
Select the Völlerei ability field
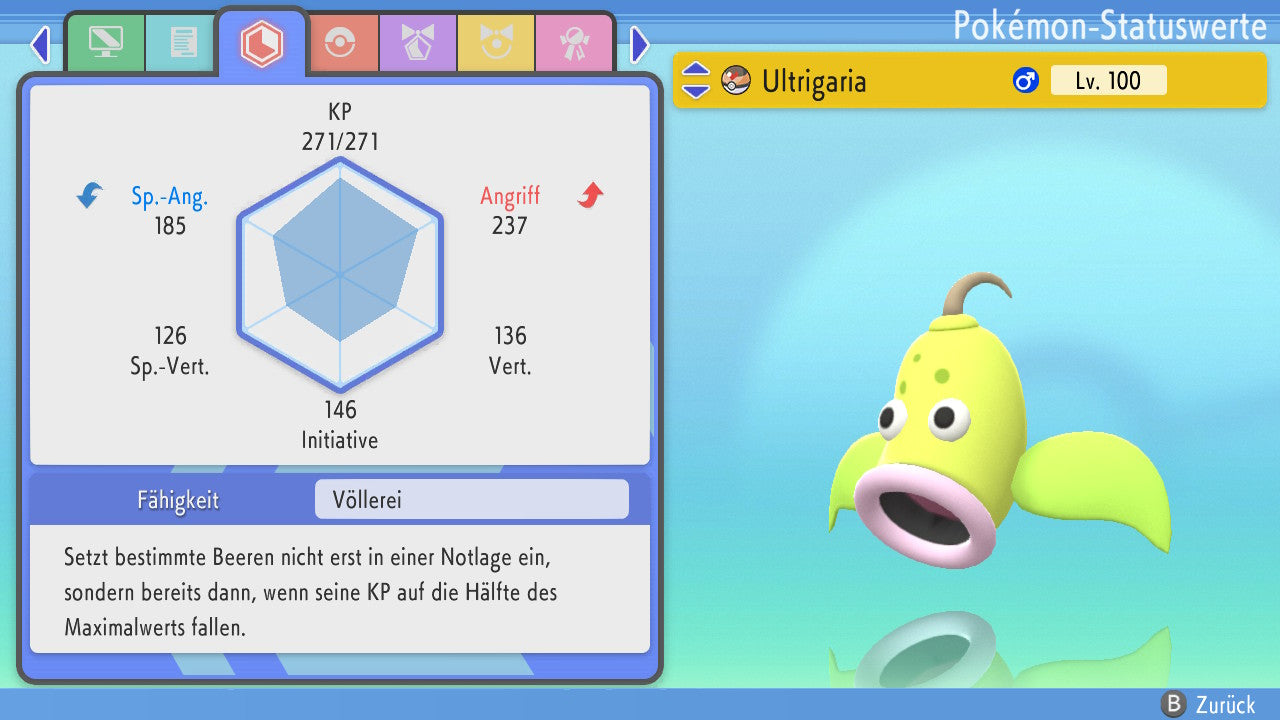471,500
